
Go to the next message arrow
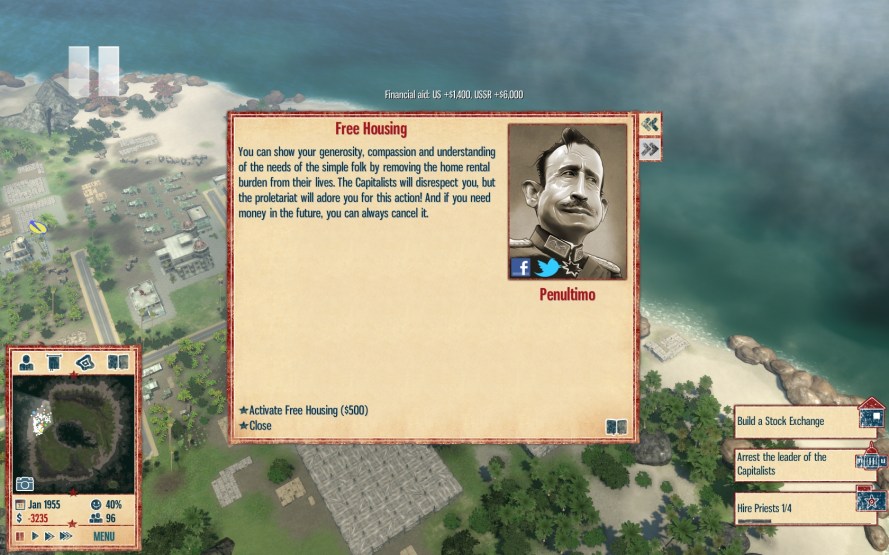[650, 149]
